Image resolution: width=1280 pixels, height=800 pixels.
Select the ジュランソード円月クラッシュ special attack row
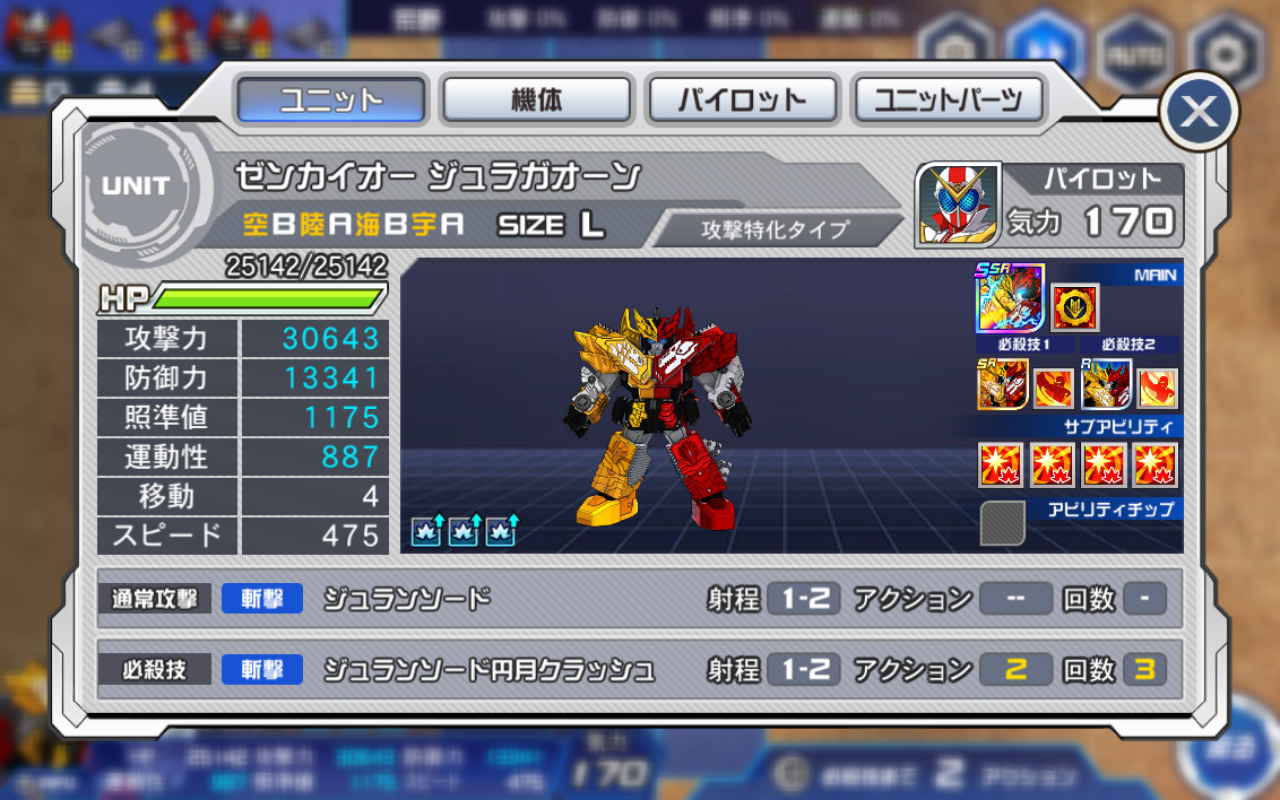(640, 669)
